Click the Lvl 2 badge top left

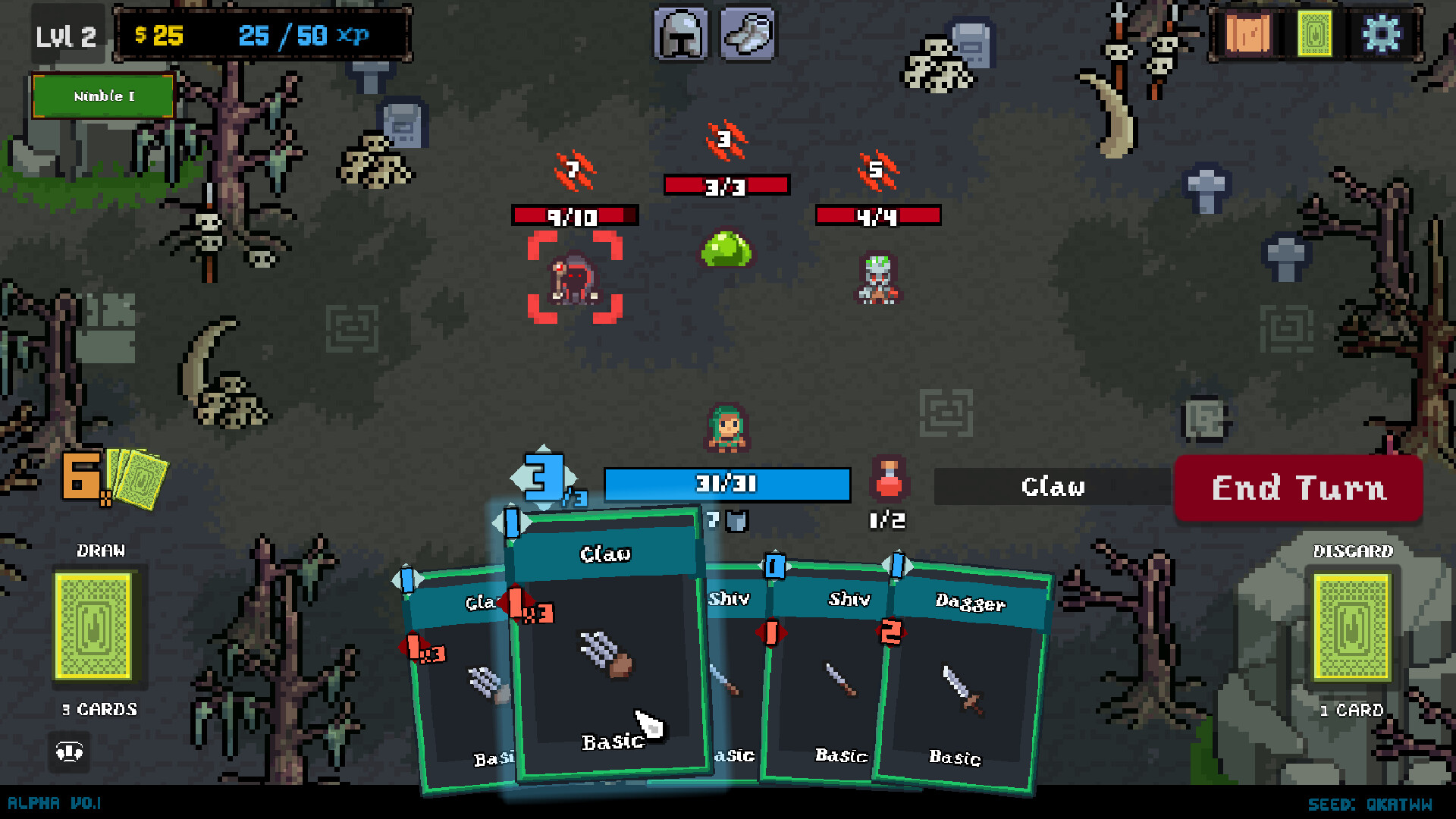coord(67,34)
